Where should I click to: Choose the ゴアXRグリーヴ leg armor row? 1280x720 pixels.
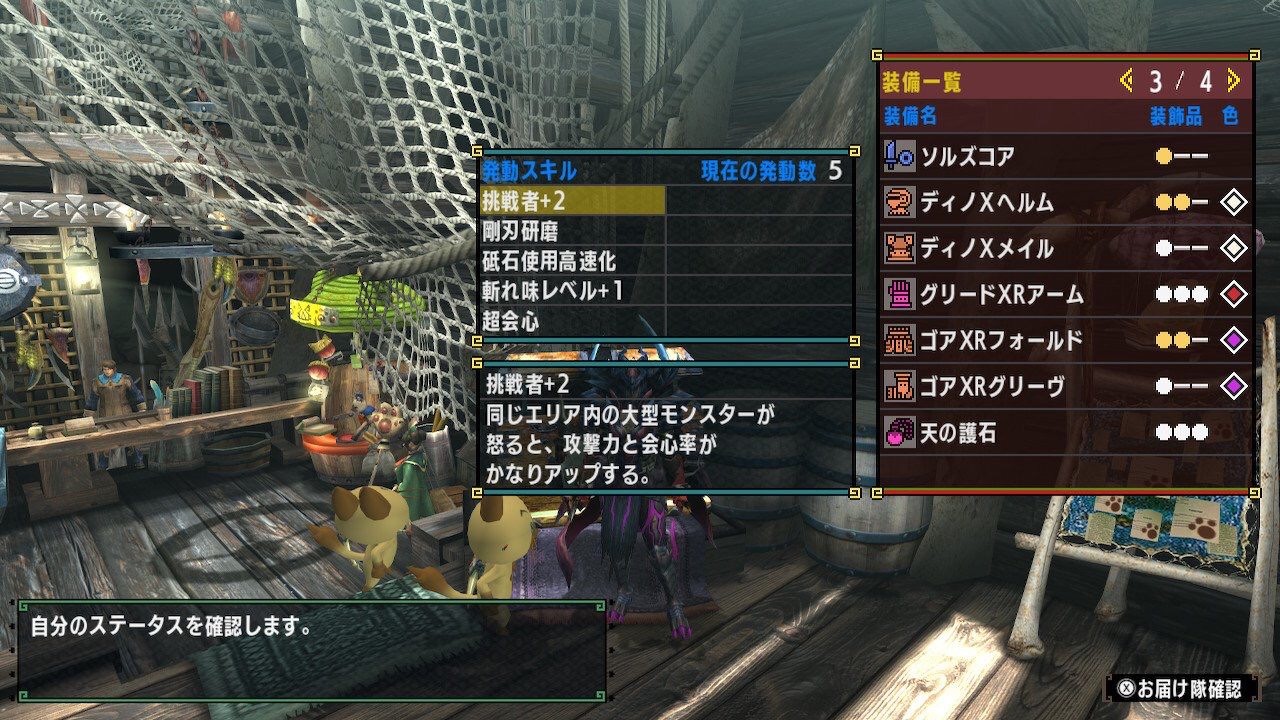pyautogui.click(x=1065, y=386)
